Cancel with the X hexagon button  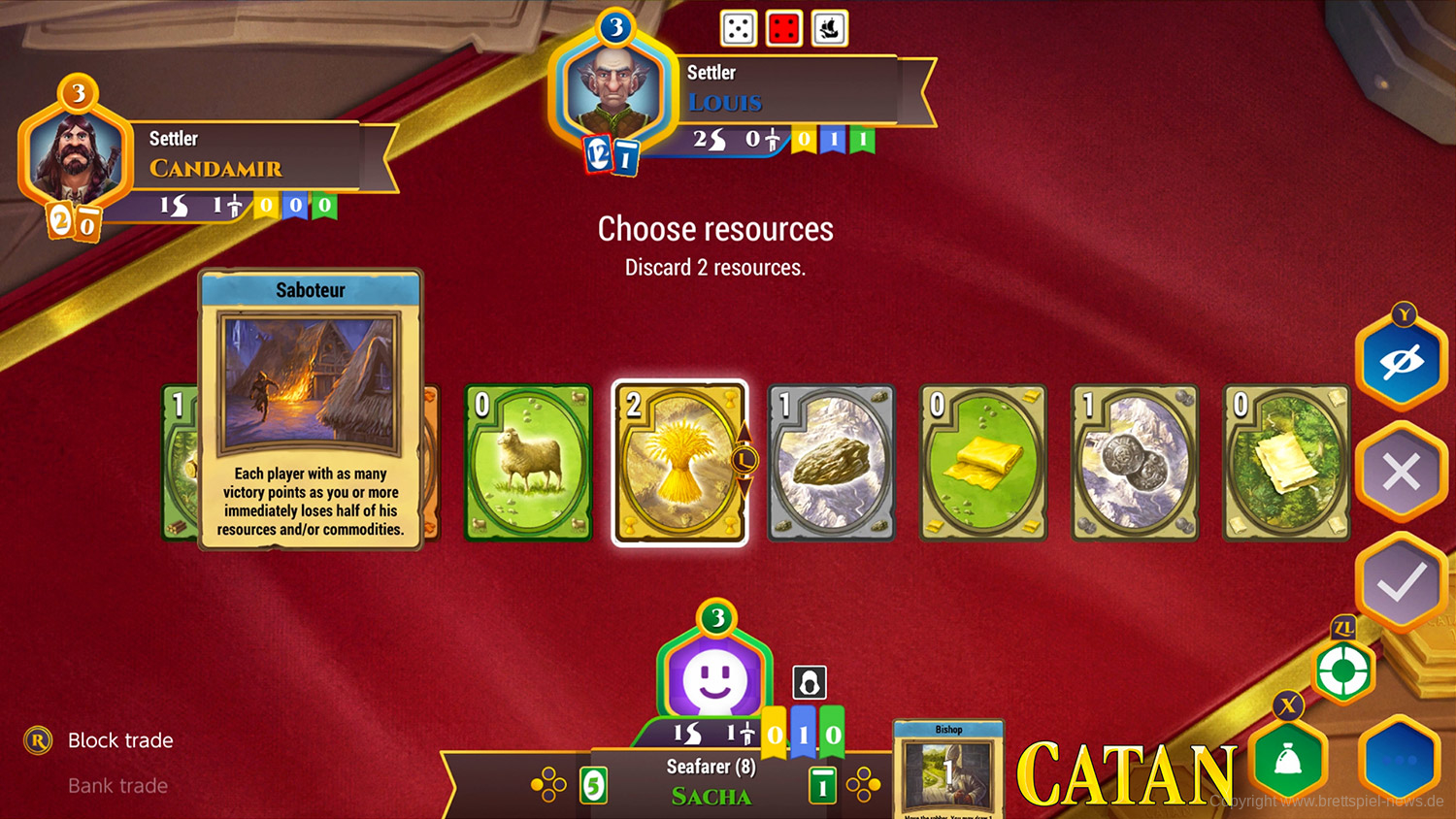click(x=1402, y=474)
